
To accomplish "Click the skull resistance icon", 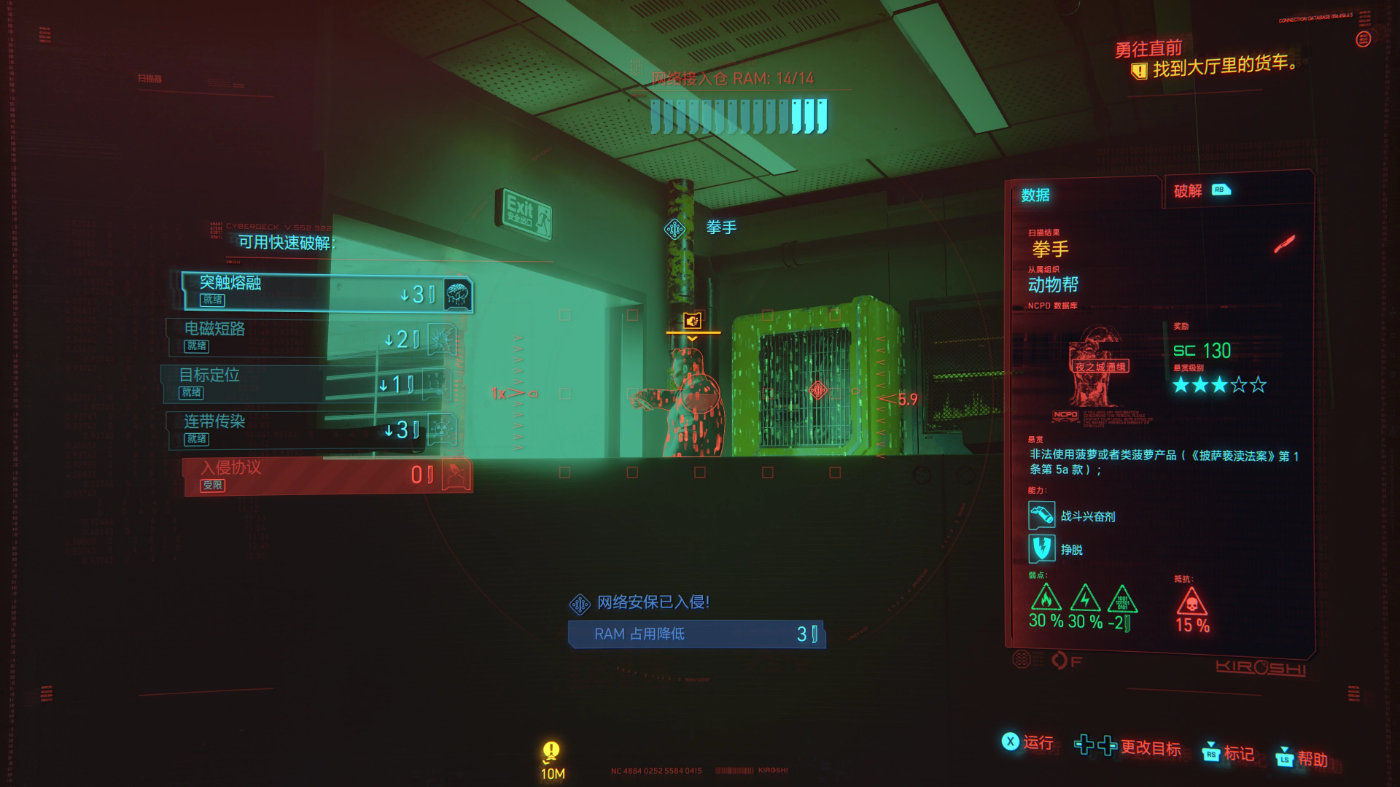I will point(1191,601).
